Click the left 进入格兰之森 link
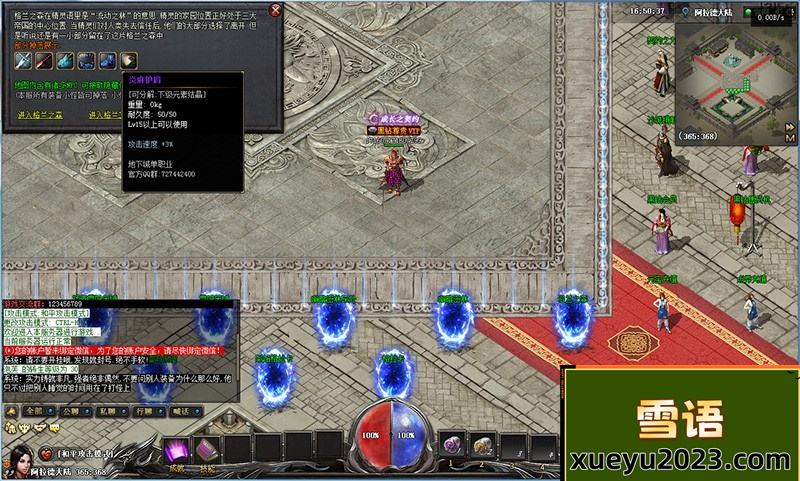Image resolution: width=800 pixels, height=481 pixels. (x=40, y=115)
